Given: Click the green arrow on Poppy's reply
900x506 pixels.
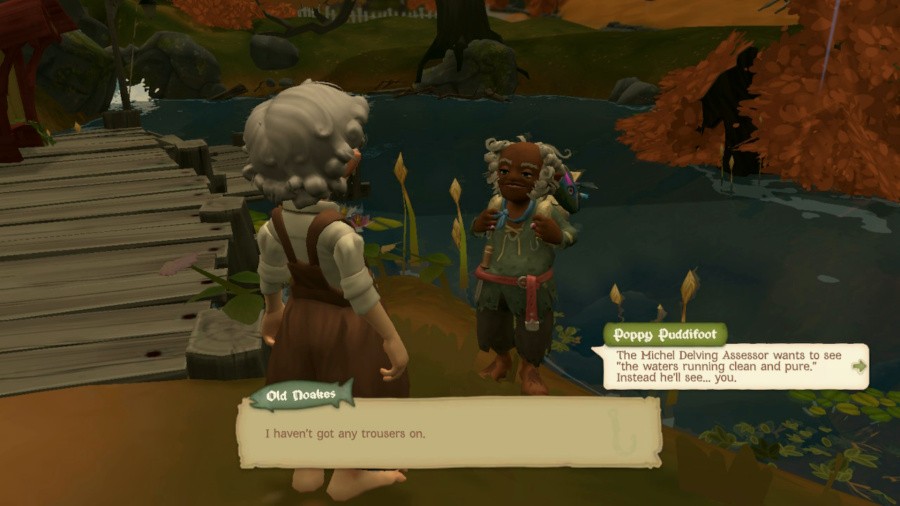Looking at the screenshot, I should click(x=858, y=366).
